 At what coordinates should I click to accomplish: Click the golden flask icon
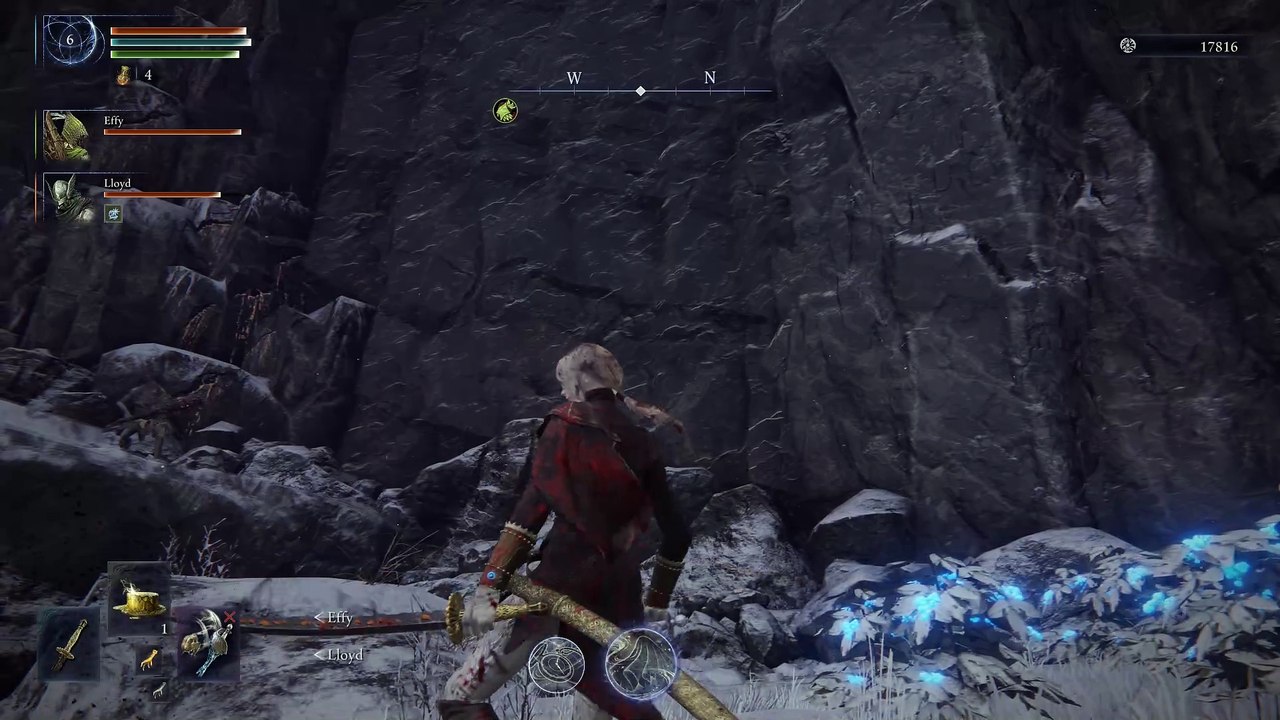(x=124, y=75)
